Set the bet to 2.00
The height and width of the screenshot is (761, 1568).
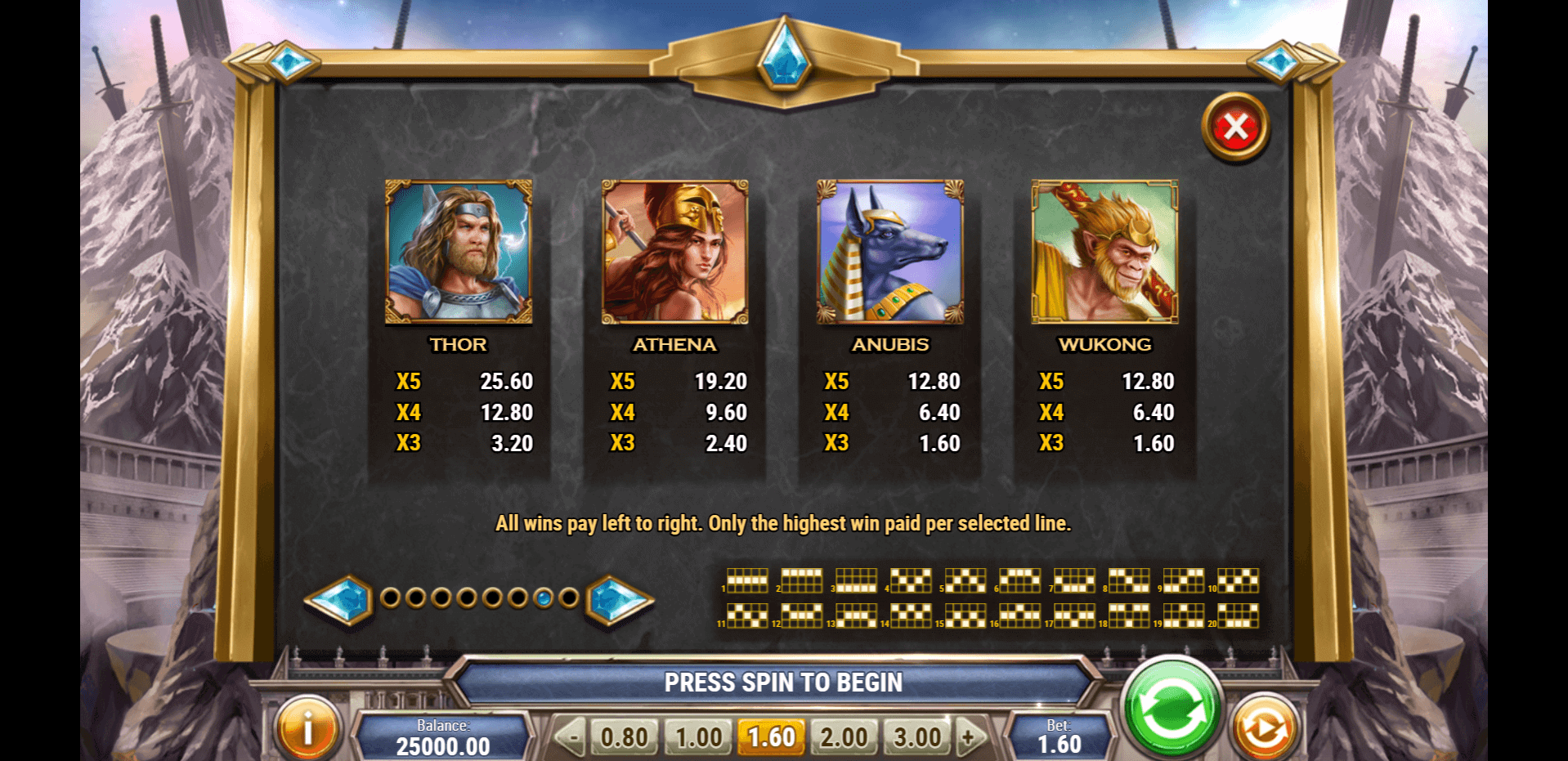coord(844,737)
